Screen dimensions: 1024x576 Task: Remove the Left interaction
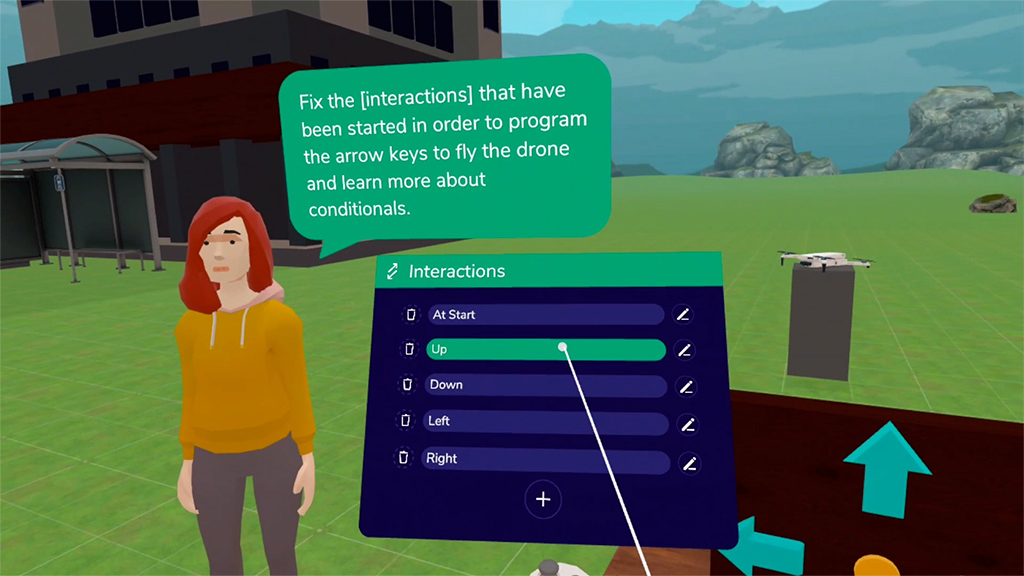click(x=405, y=421)
